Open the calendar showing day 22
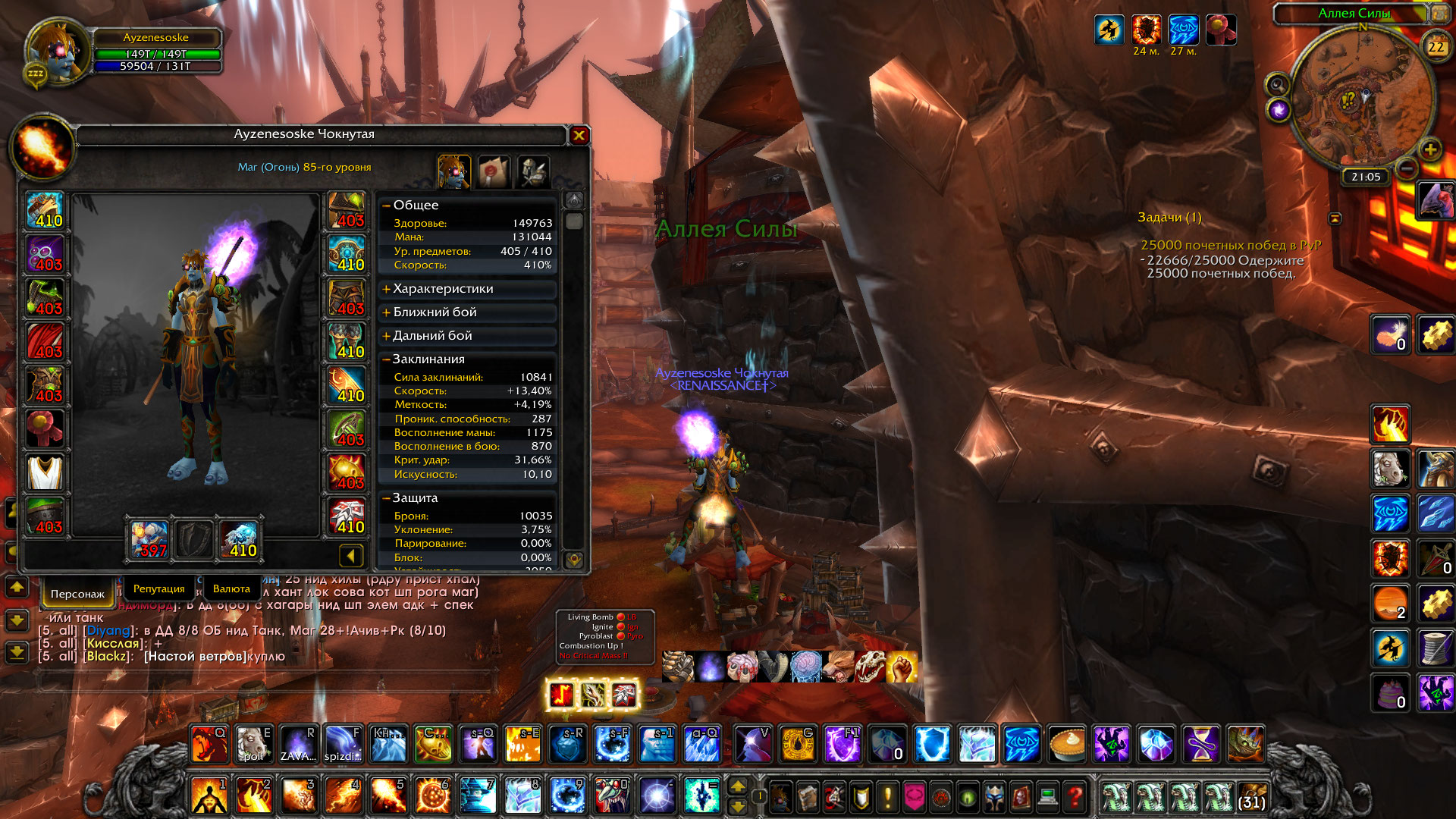 tap(1436, 47)
